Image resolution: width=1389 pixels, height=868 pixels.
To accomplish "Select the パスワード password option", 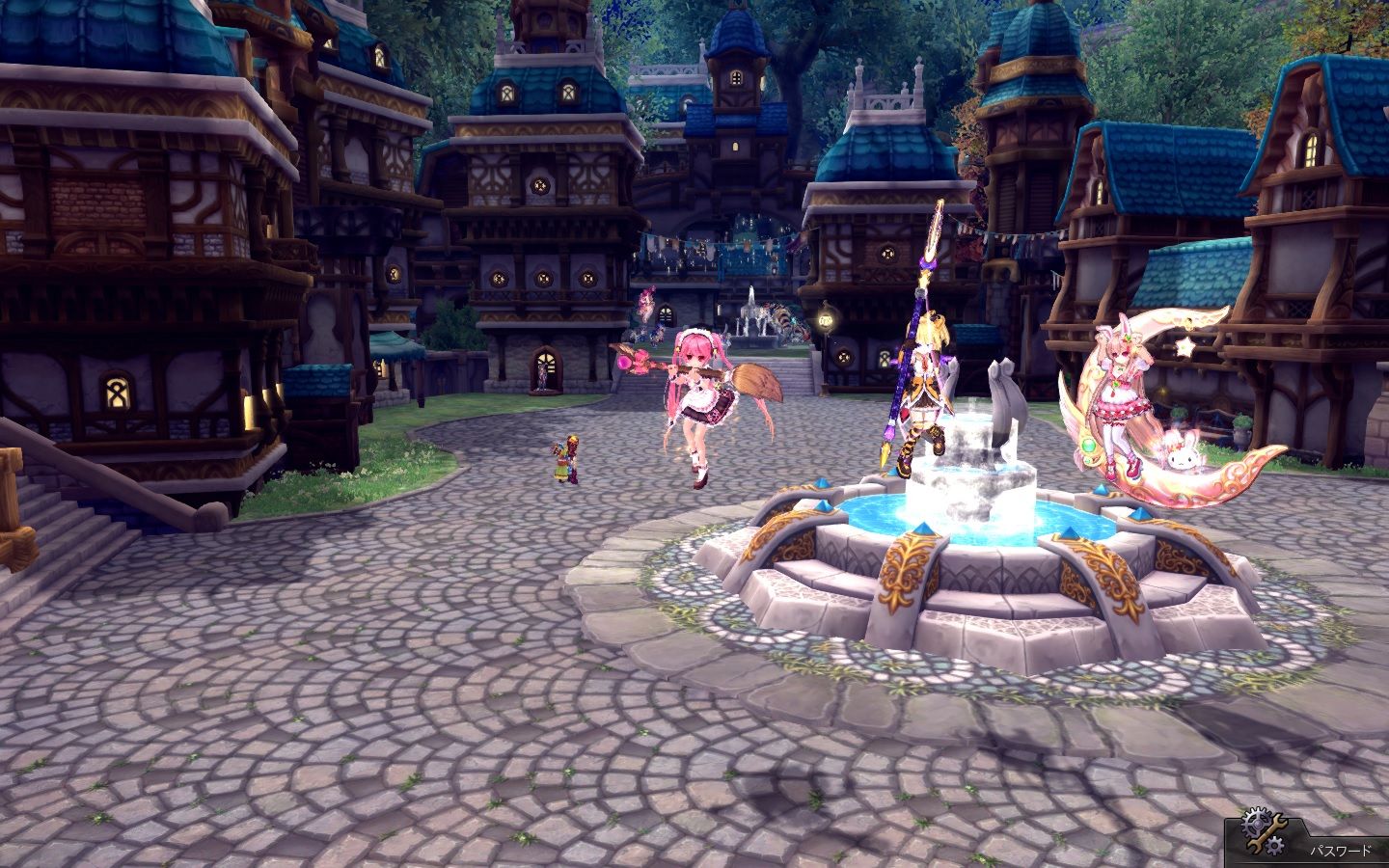I will pyautogui.click(x=1340, y=852).
